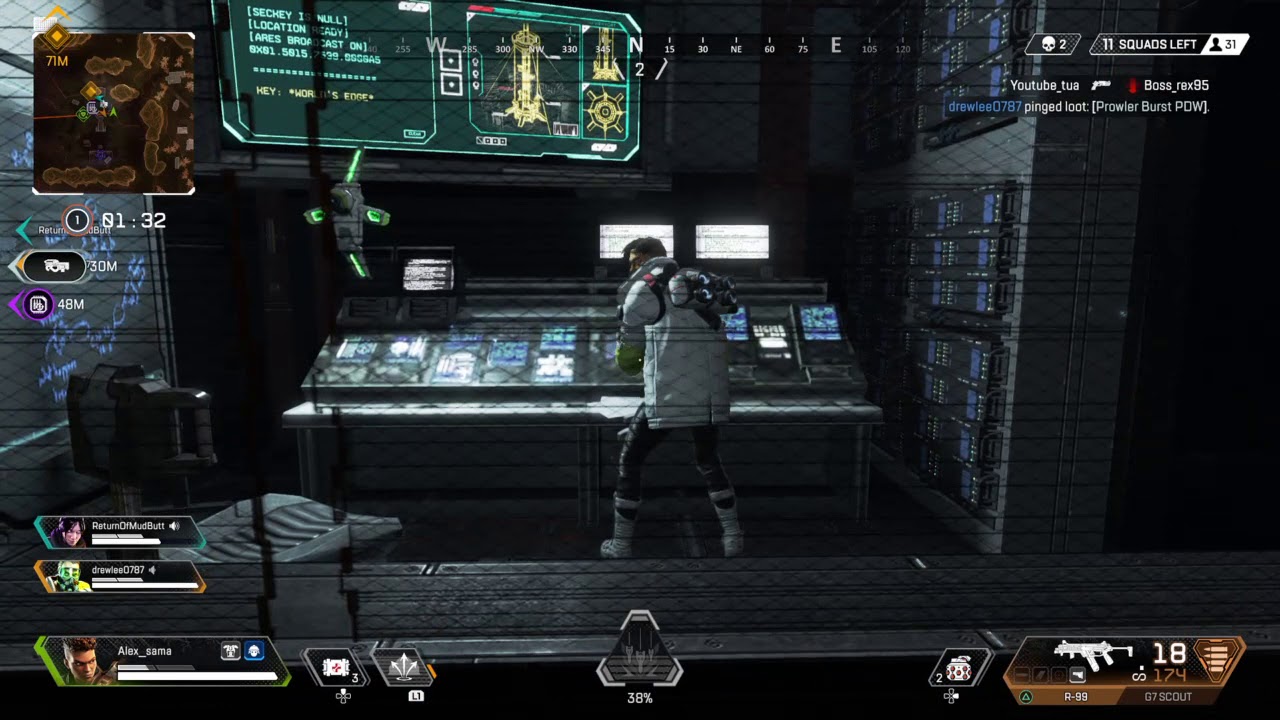The width and height of the screenshot is (1280, 720).
Task: Activate the tactical ability icon
Action: pyautogui.click(x=402, y=665)
